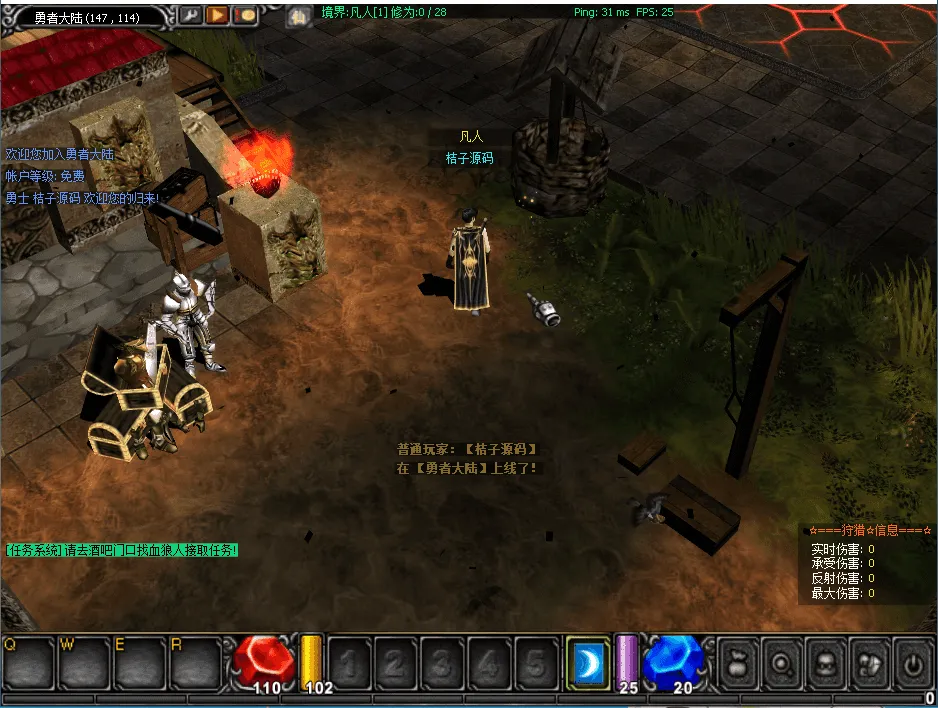This screenshot has width=938, height=708.
Task: Click the gem pile icon in the bottom bar
Action: click(x=869, y=662)
